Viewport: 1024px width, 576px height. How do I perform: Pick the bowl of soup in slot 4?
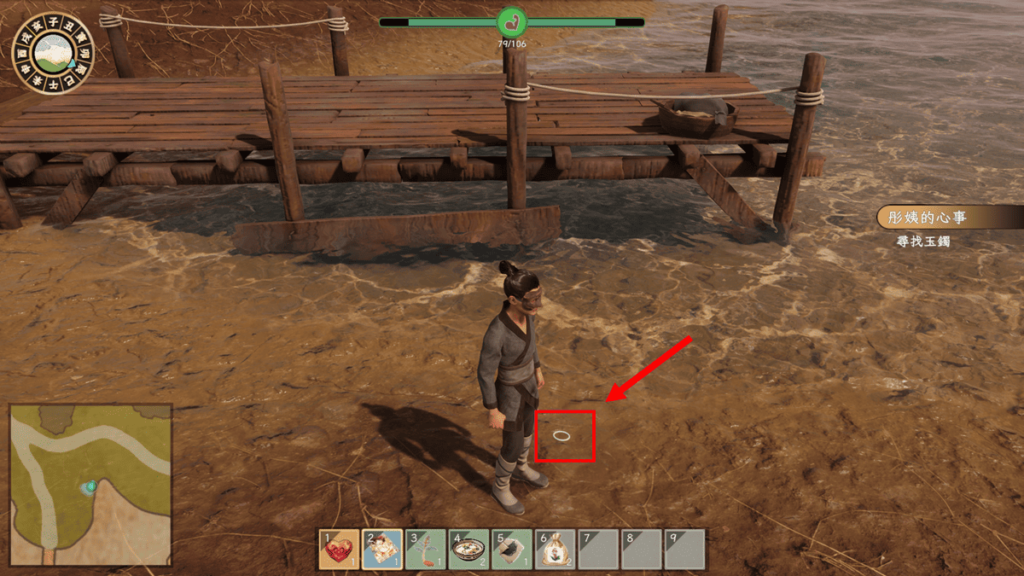point(468,549)
